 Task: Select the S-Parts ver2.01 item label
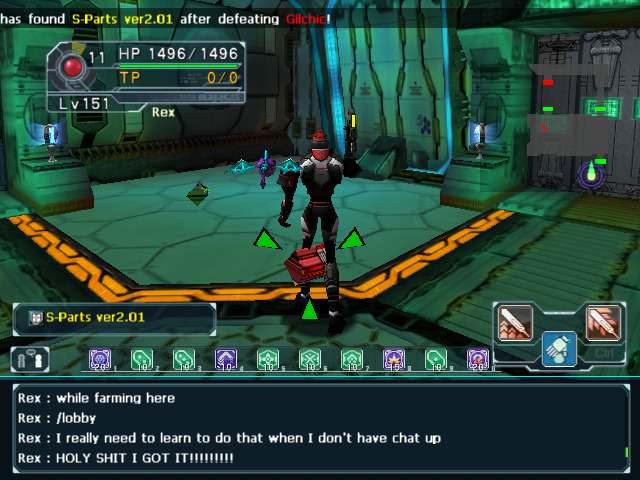(114, 318)
